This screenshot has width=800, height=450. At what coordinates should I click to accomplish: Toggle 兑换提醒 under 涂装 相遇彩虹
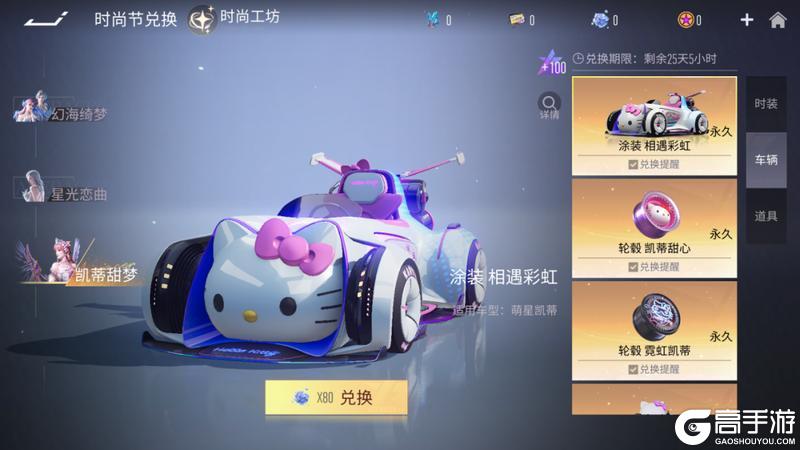[654, 164]
